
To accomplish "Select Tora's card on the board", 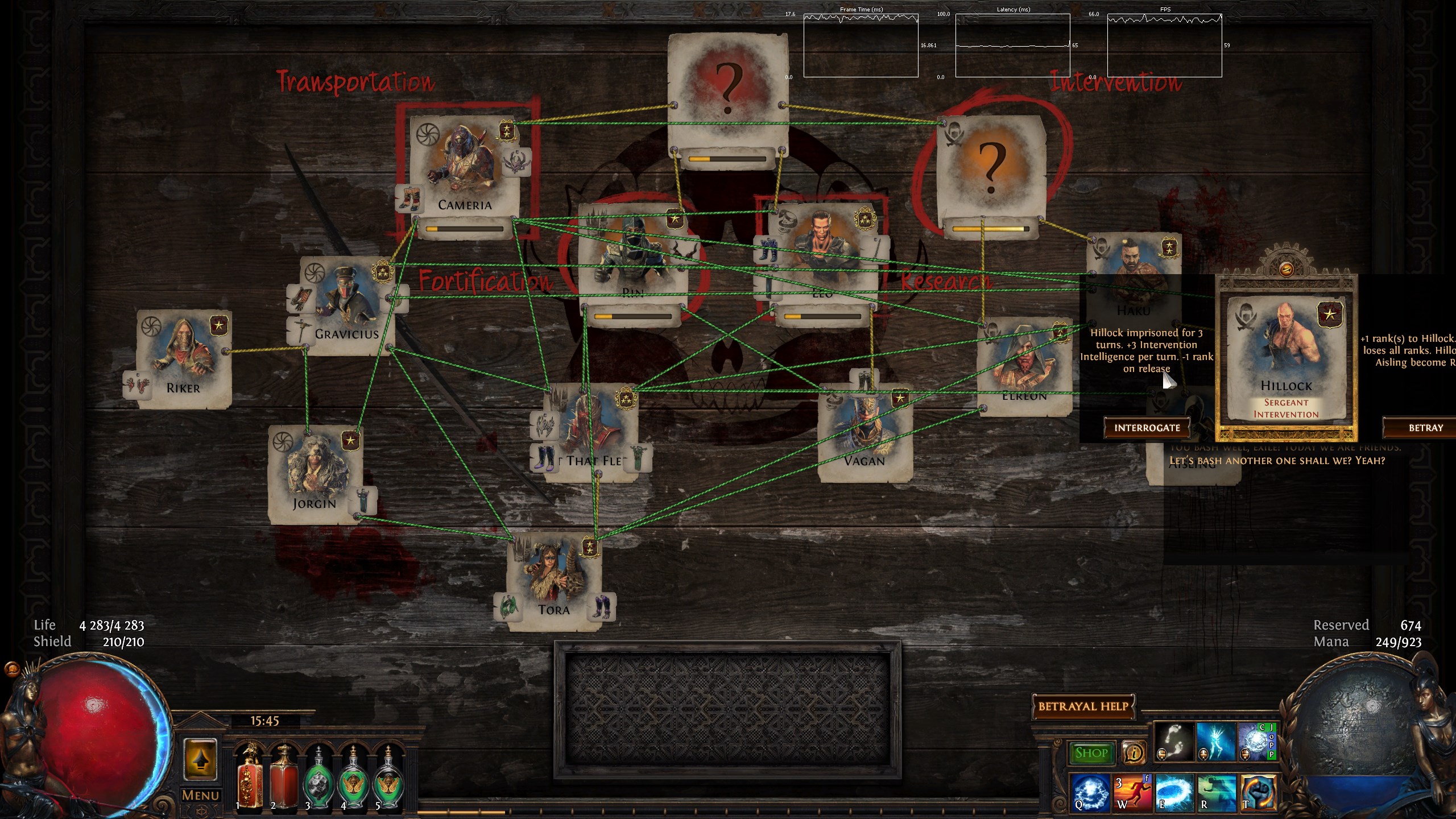I will pyautogui.click(x=553, y=580).
